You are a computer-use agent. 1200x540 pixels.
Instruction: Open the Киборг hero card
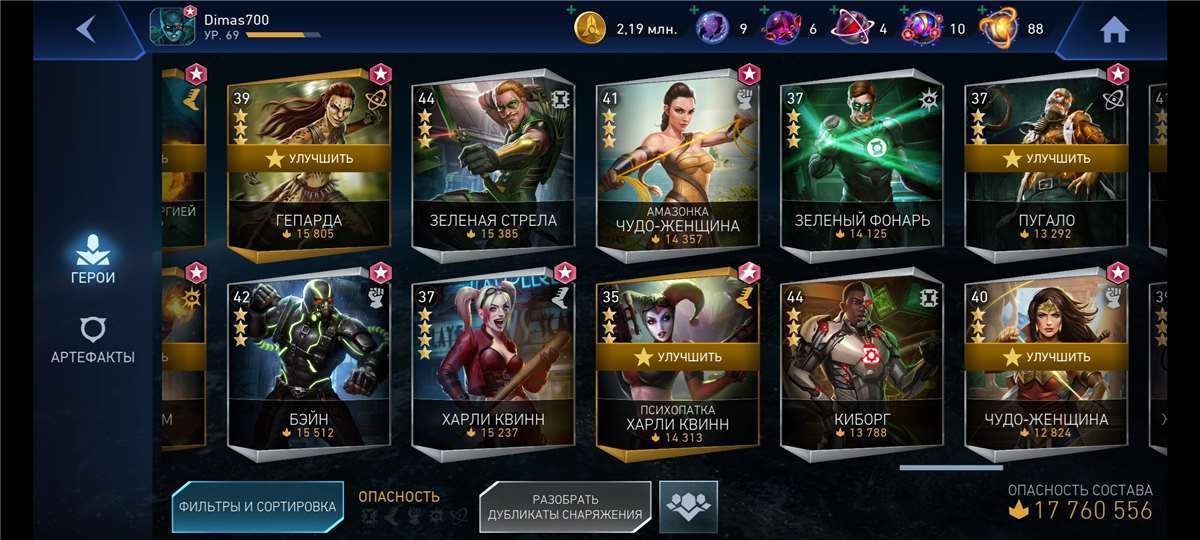point(861,370)
